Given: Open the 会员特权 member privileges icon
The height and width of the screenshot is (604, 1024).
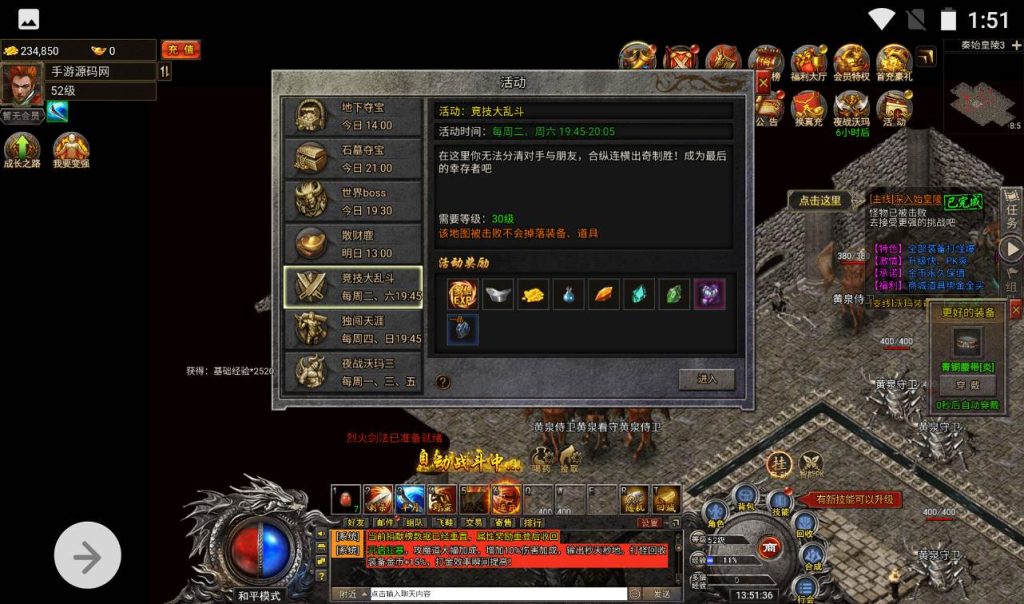Looking at the screenshot, I should tap(851, 62).
